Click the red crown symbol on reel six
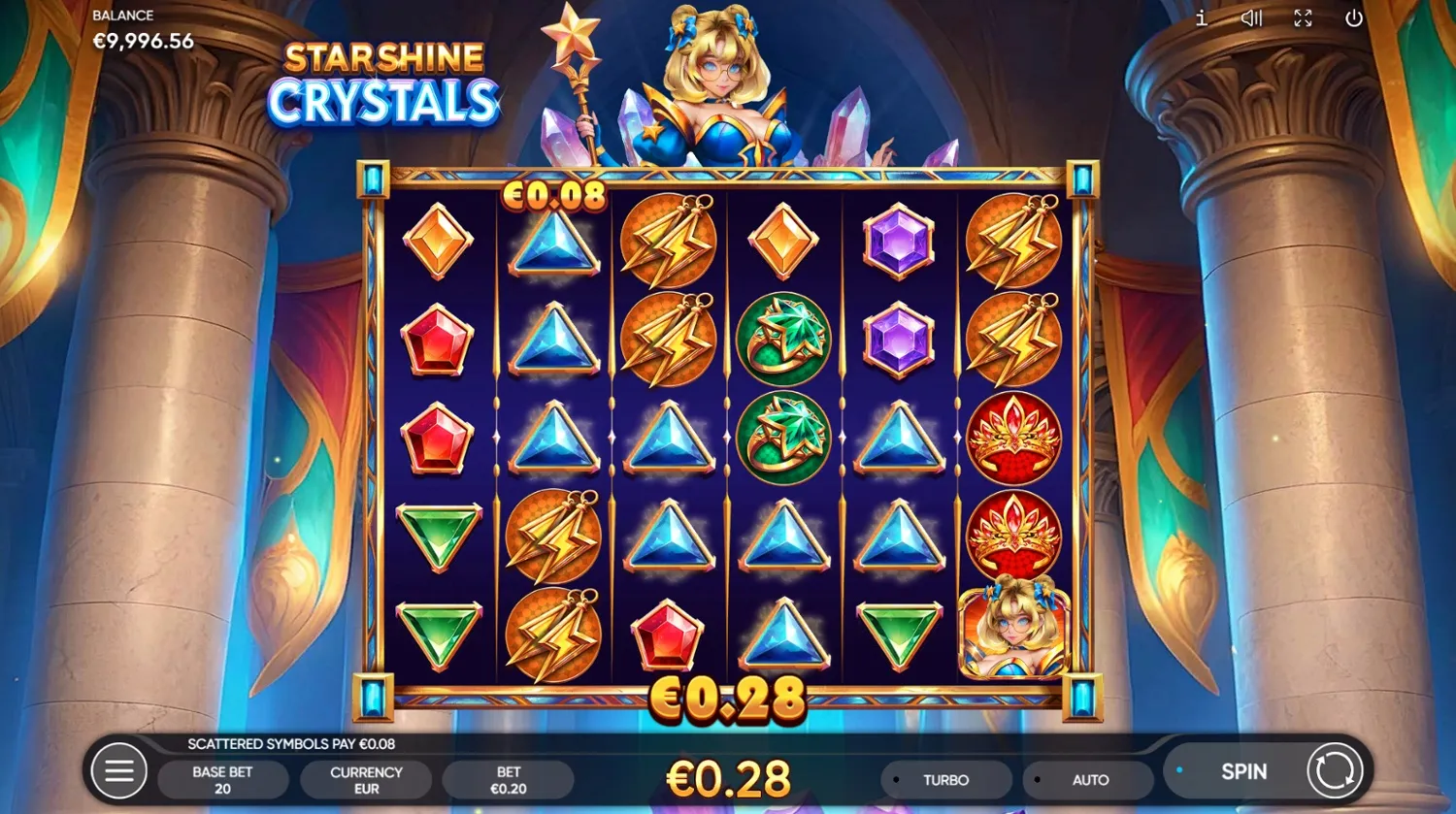 coord(1013,440)
